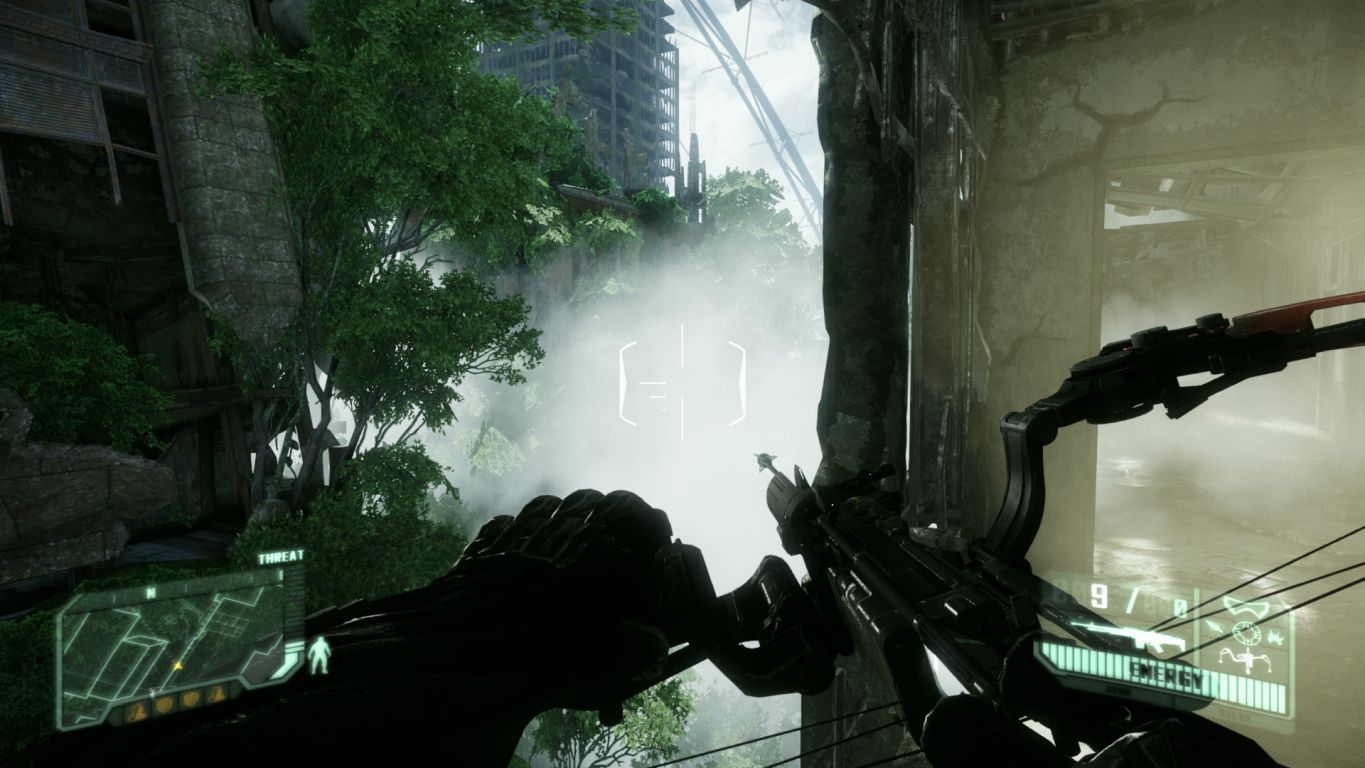Image resolution: width=1365 pixels, height=768 pixels.
Task: Expand the THREAT indicator panel
Action: 280,557
